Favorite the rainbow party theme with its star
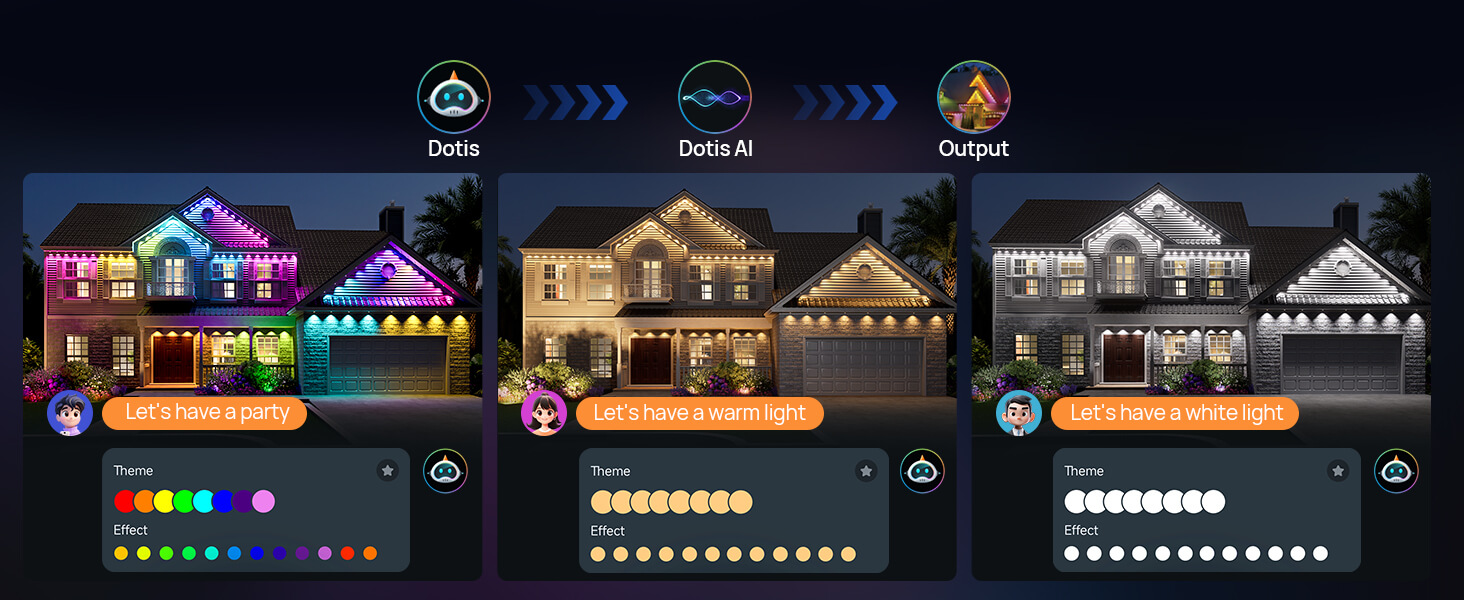This screenshot has height=600, width=1464. click(x=388, y=470)
